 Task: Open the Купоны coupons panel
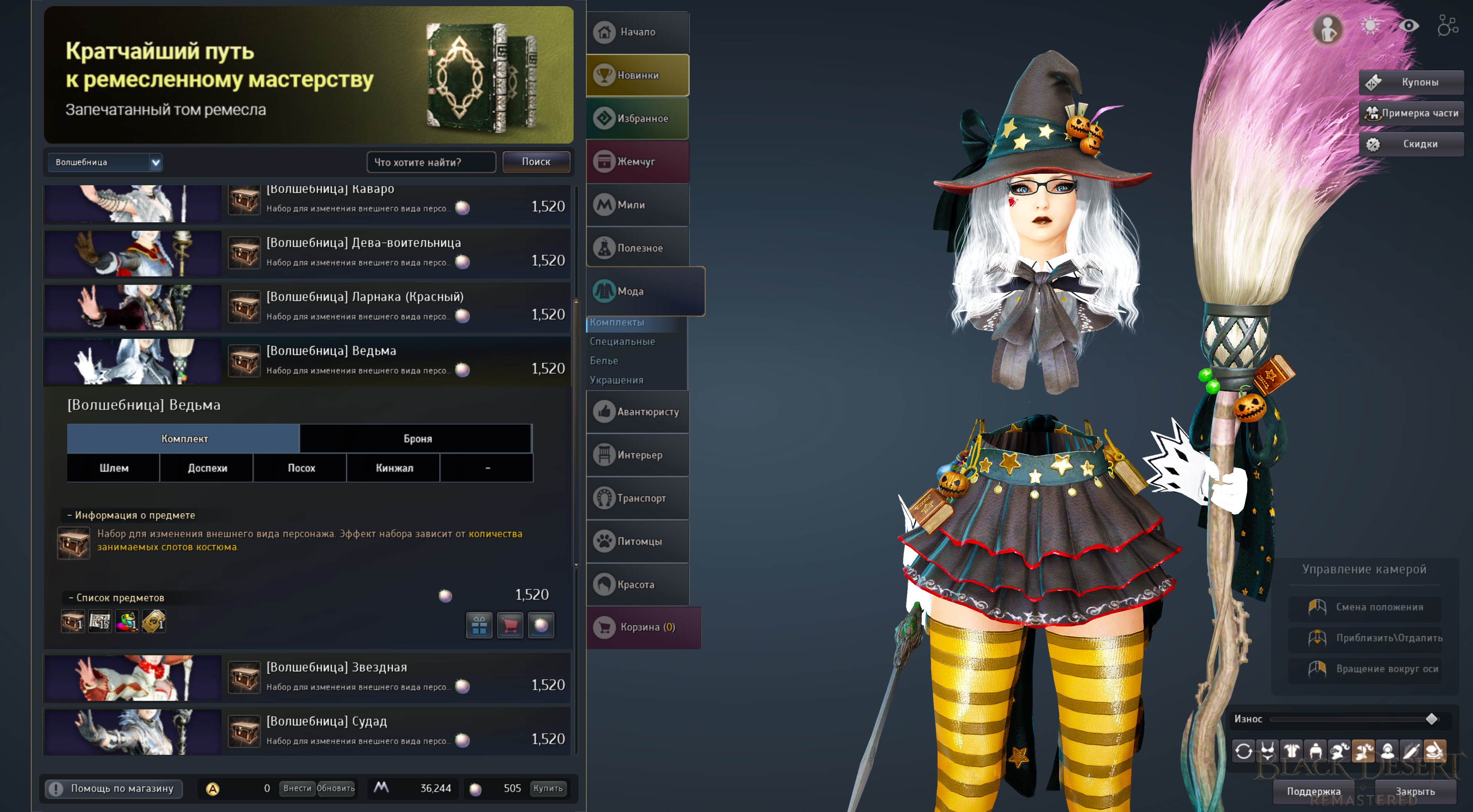point(1411,82)
